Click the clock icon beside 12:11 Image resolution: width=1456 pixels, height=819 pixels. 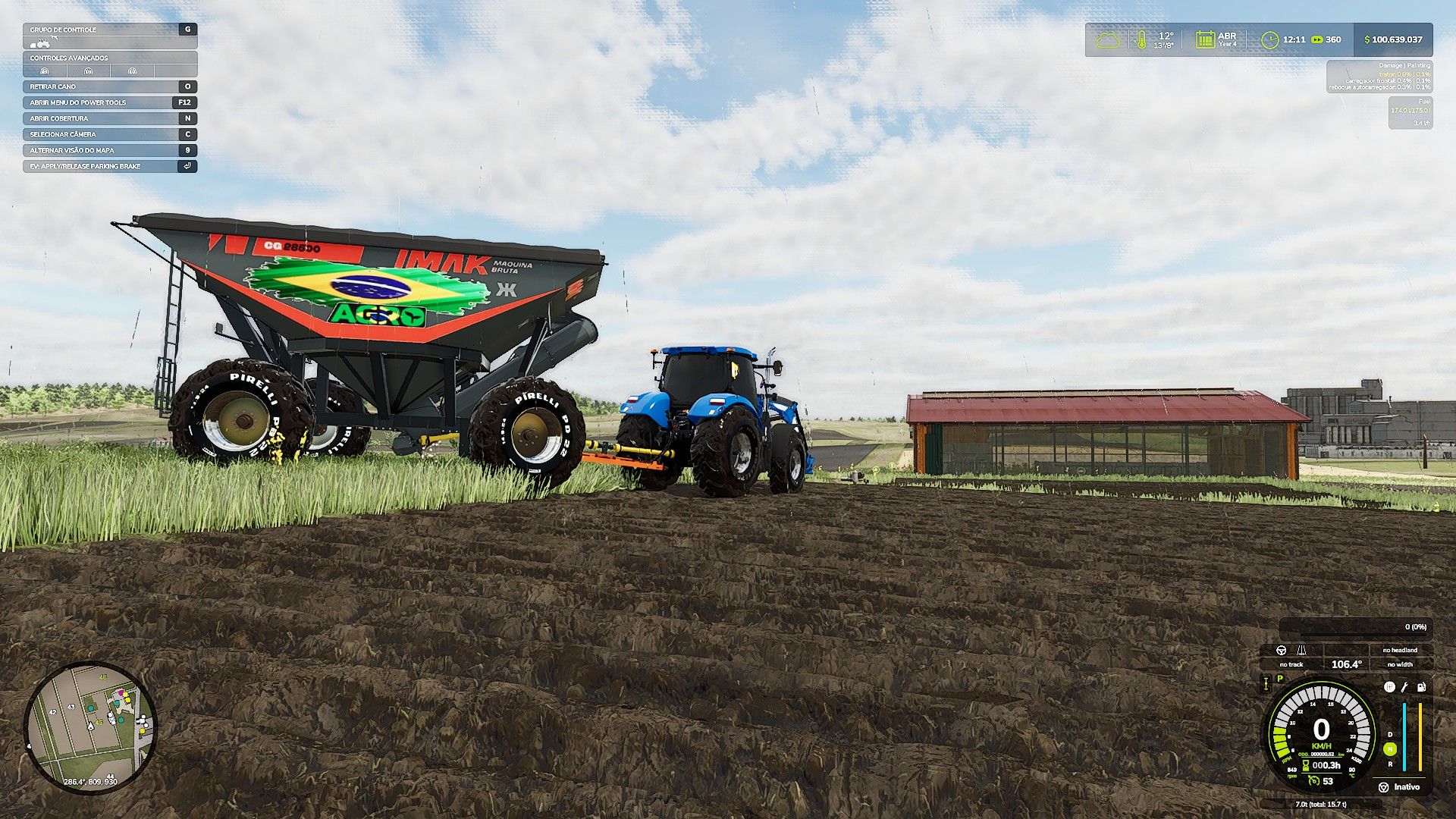(x=1269, y=39)
